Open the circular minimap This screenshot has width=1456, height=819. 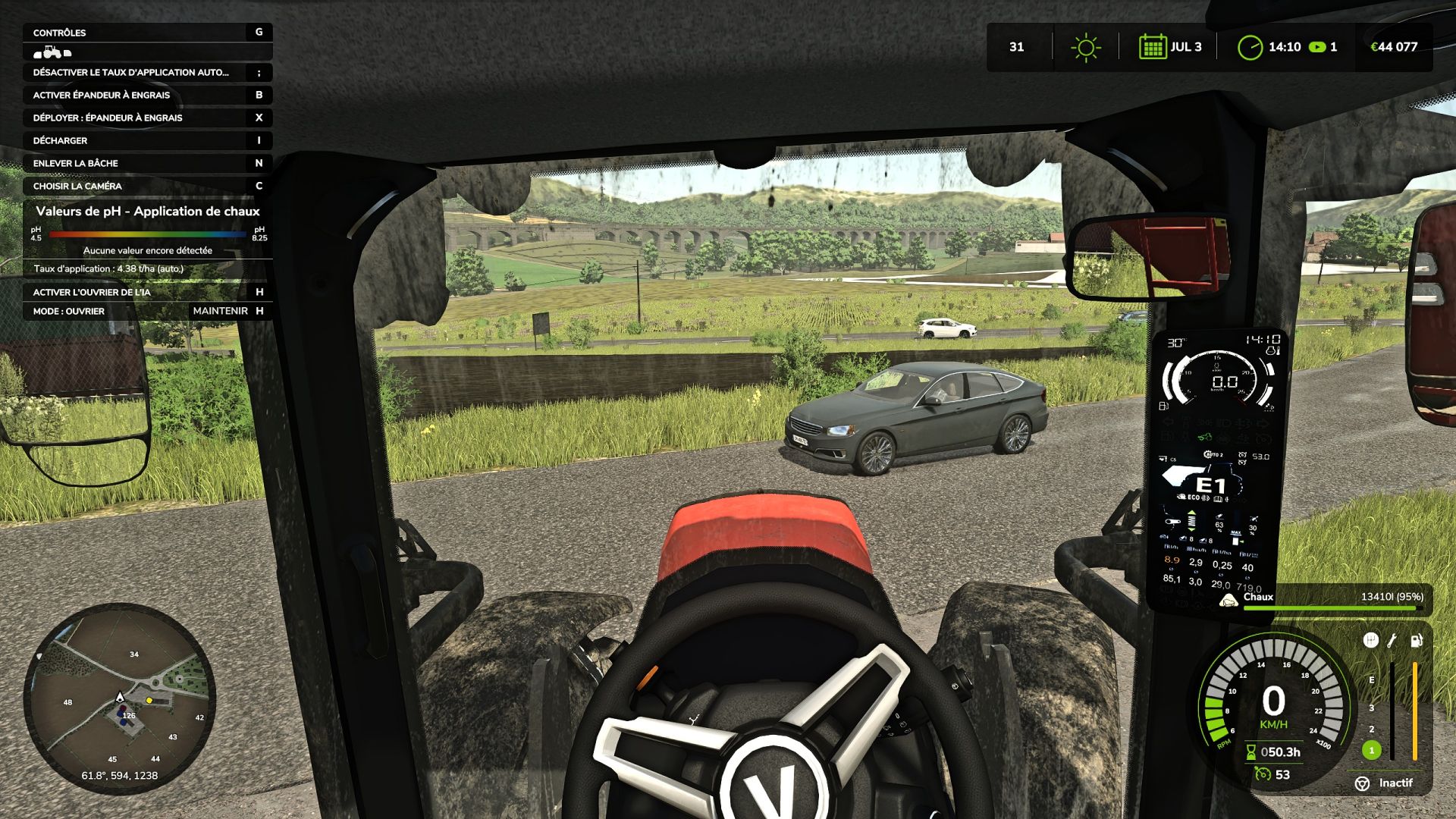point(120,698)
